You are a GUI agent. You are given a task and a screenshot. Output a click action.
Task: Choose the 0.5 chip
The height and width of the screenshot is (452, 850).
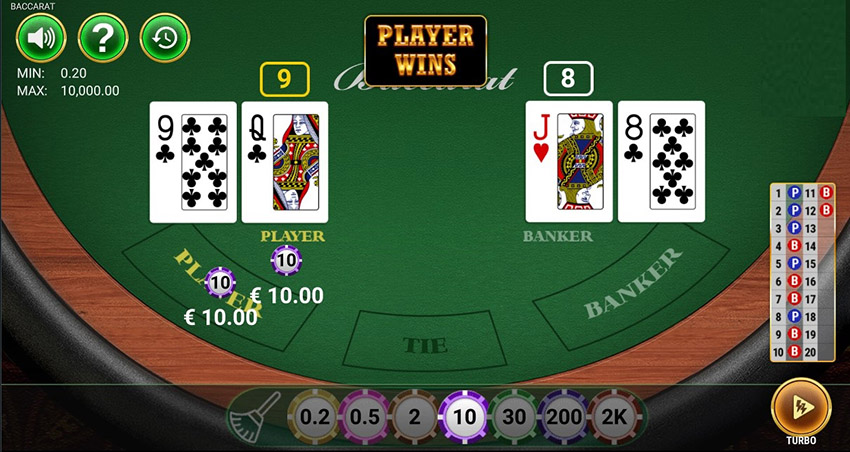pos(364,416)
